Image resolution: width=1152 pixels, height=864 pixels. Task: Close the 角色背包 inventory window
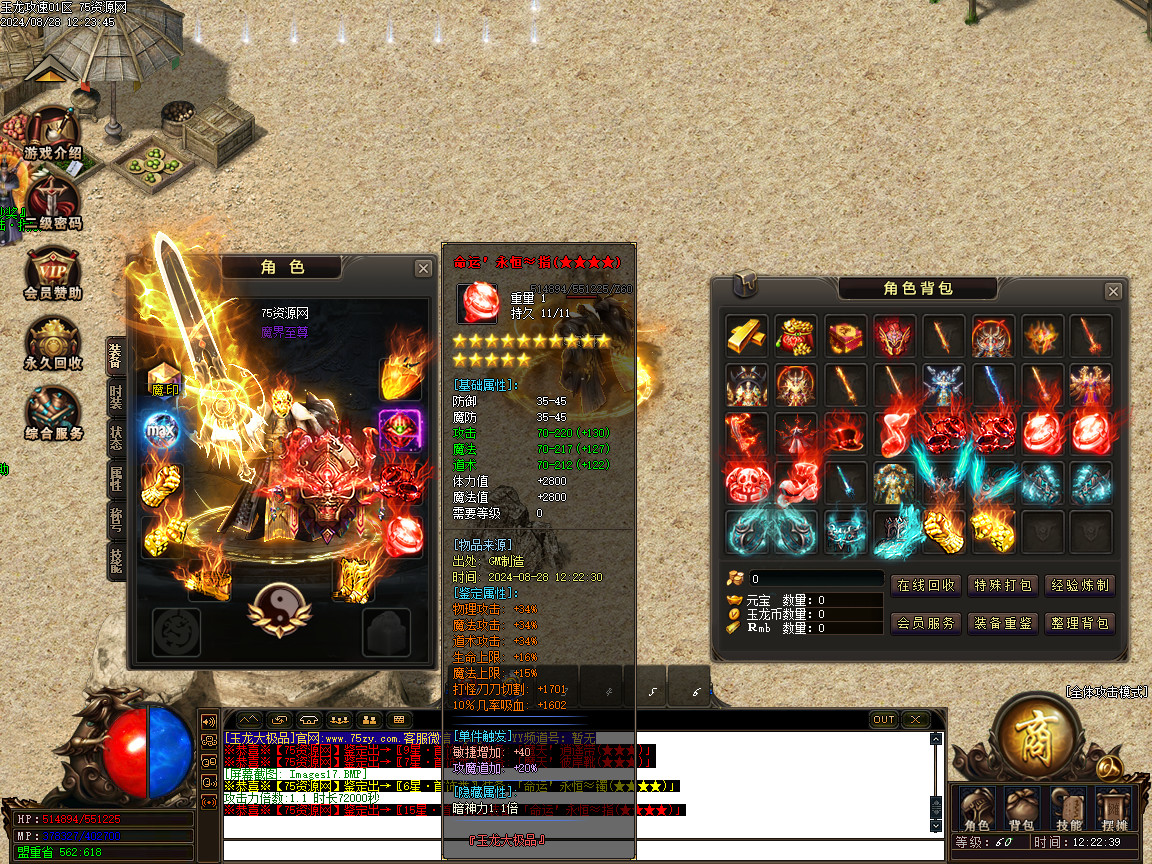[x=1112, y=291]
